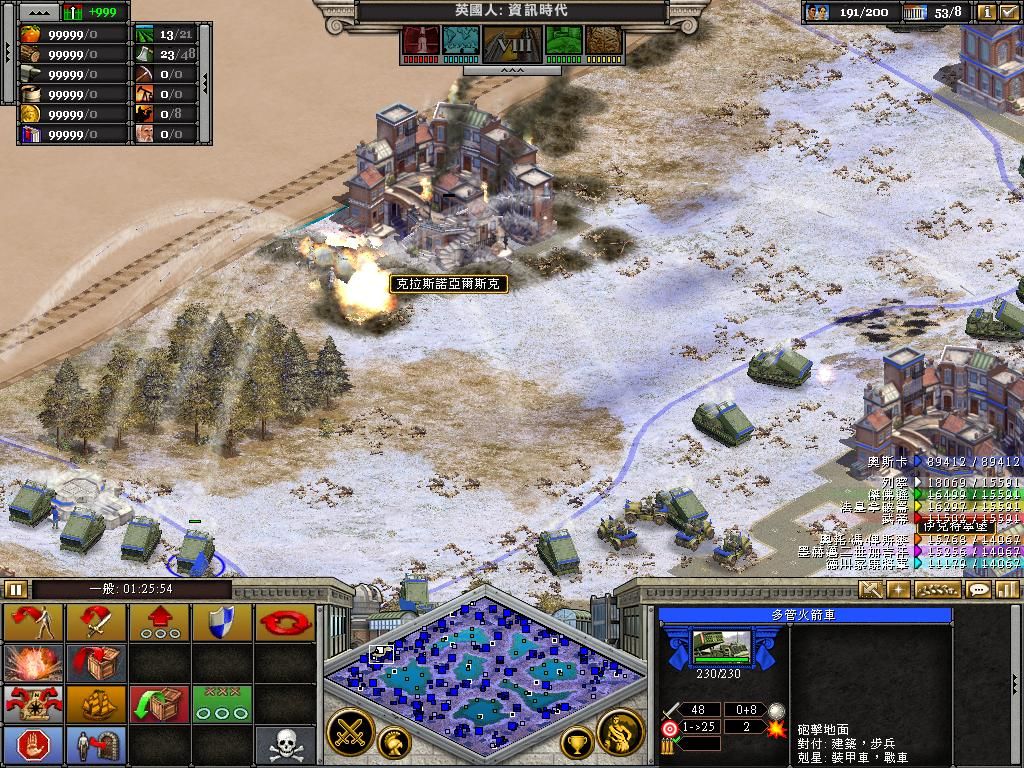Click the red military research icon
1024x768 pixels.
[420, 41]
